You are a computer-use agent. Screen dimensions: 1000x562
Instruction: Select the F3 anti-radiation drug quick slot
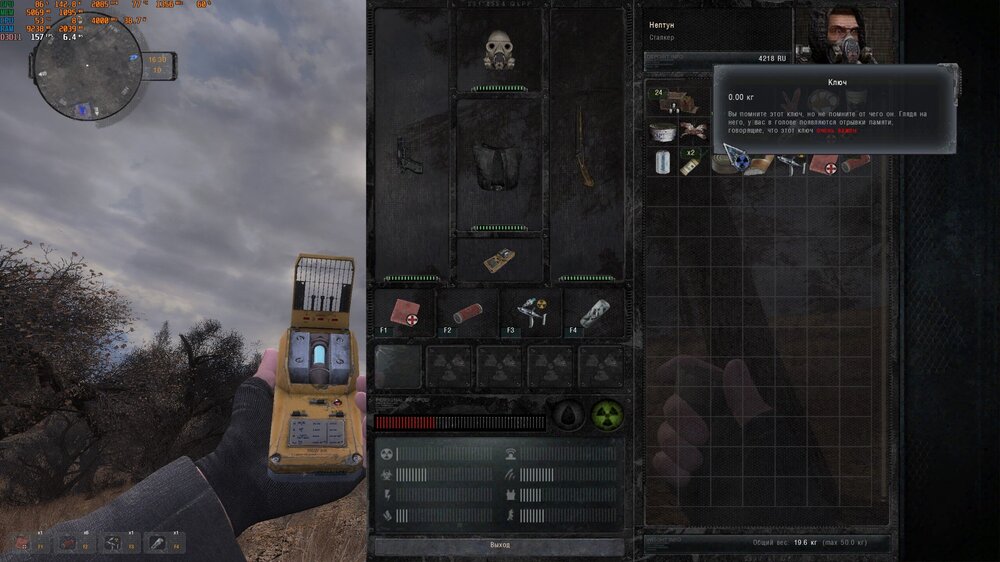click(530, 312)
